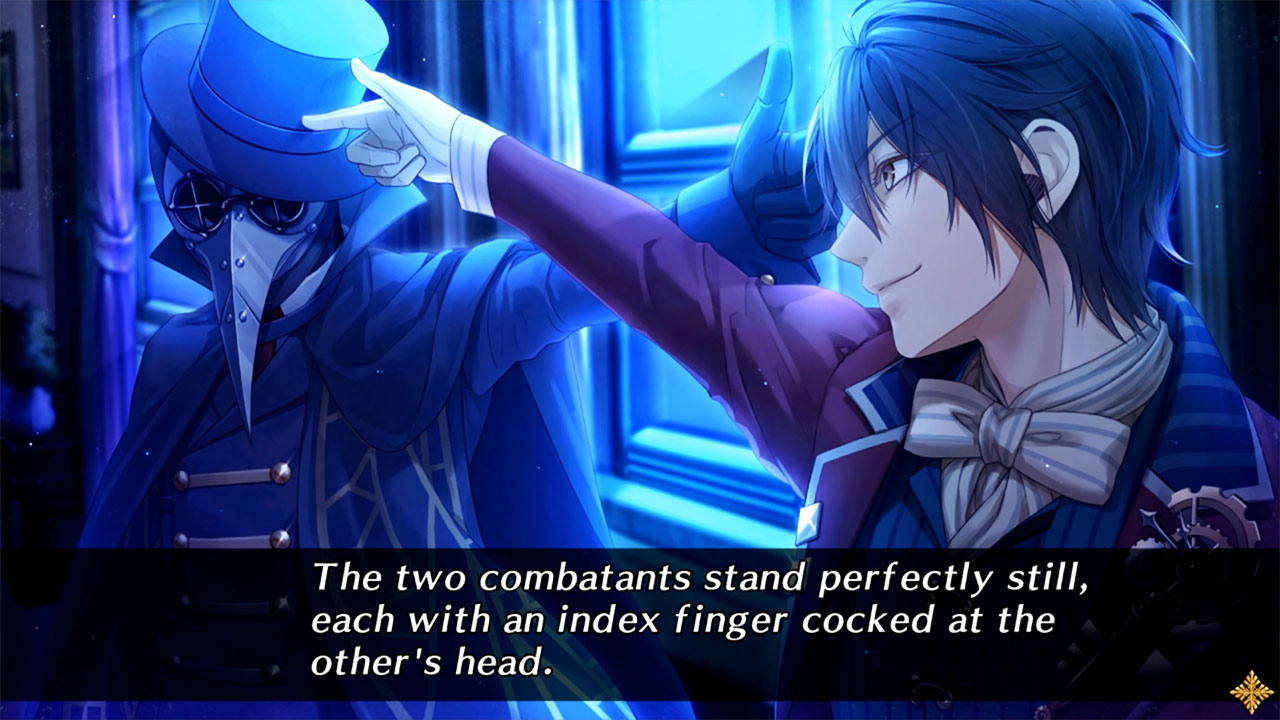The height and width of the screenshot is (720, 1280).
Task: Click the bottom edge of the dialogue box
Action: (x=640, y=700)
